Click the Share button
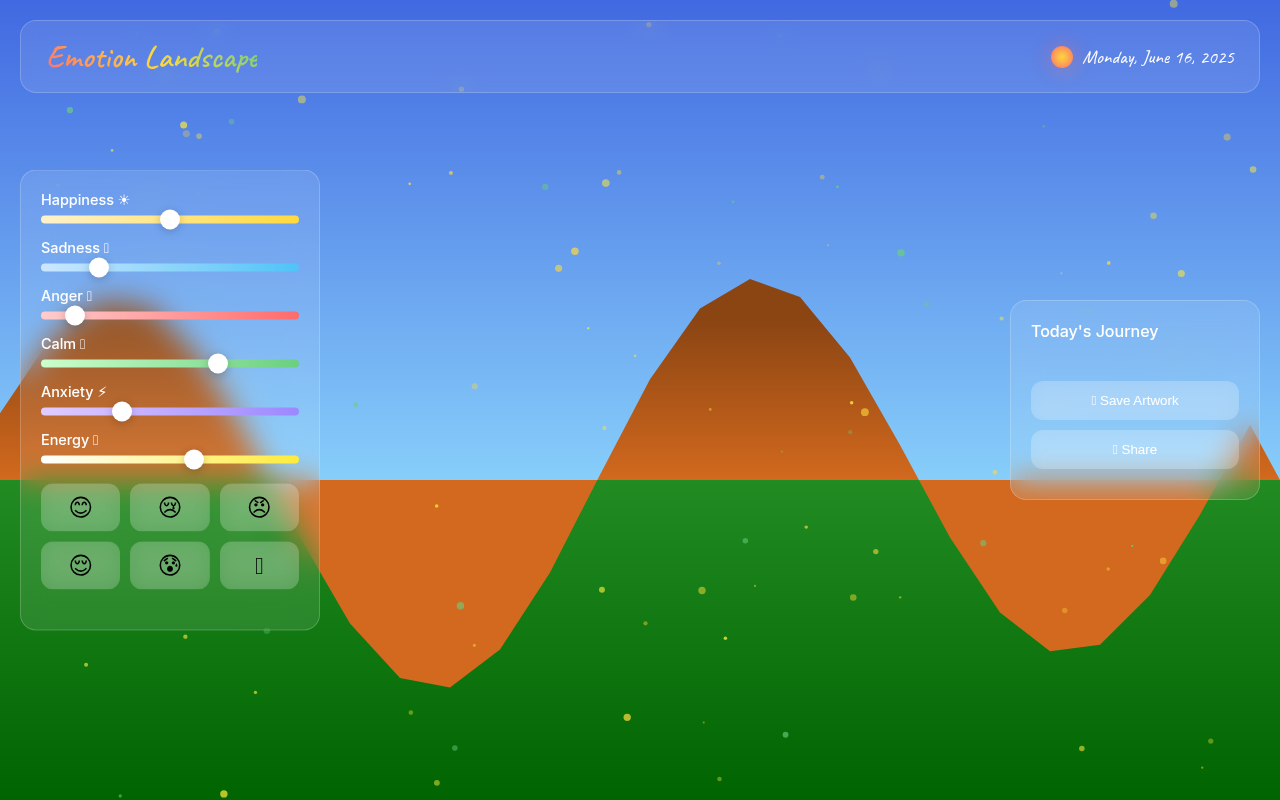The height and width of the screenshot is (800, 1280). click(1135, 449)
